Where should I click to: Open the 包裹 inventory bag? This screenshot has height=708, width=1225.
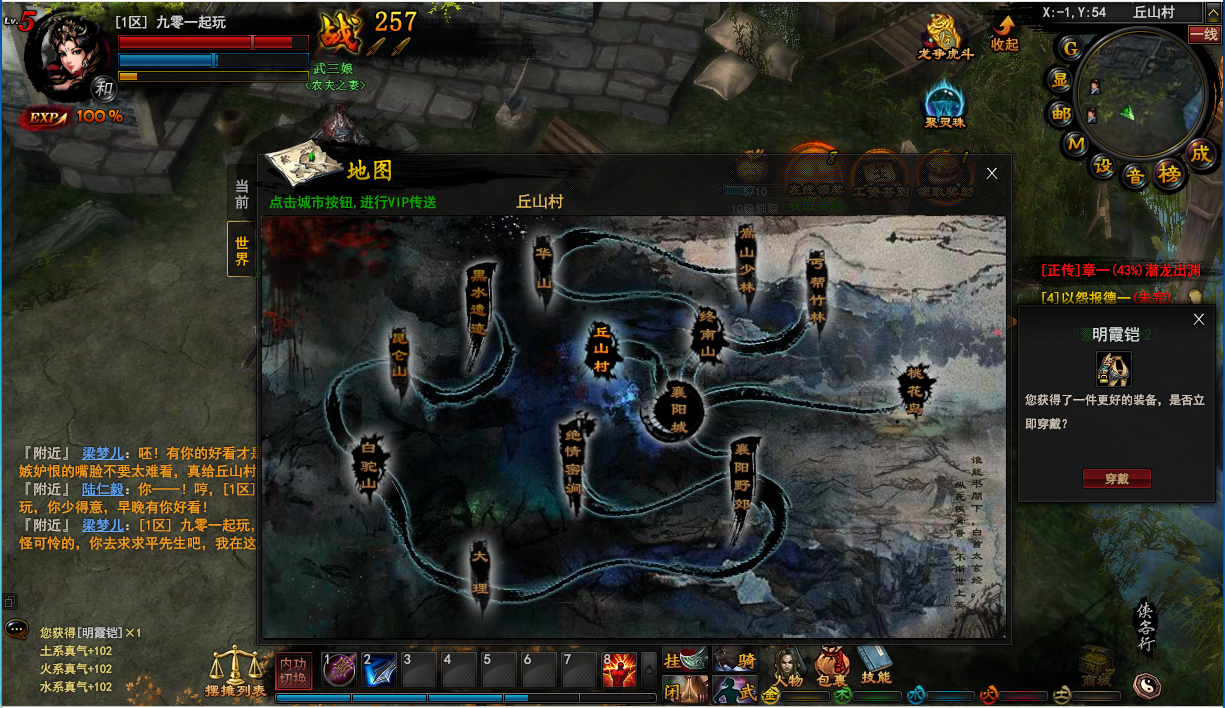pos(831,666)
